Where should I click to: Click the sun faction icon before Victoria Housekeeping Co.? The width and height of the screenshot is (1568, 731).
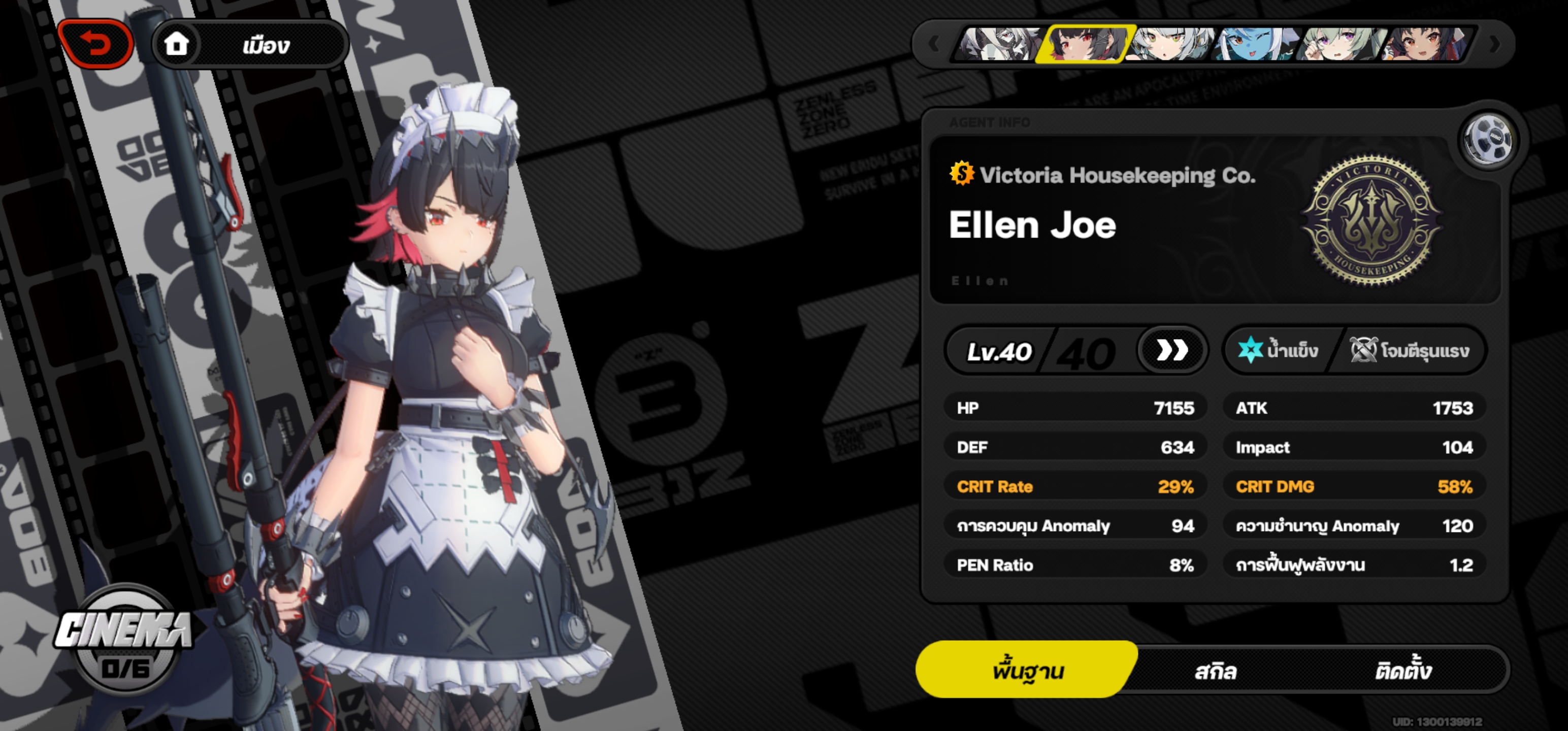point(962,173)
